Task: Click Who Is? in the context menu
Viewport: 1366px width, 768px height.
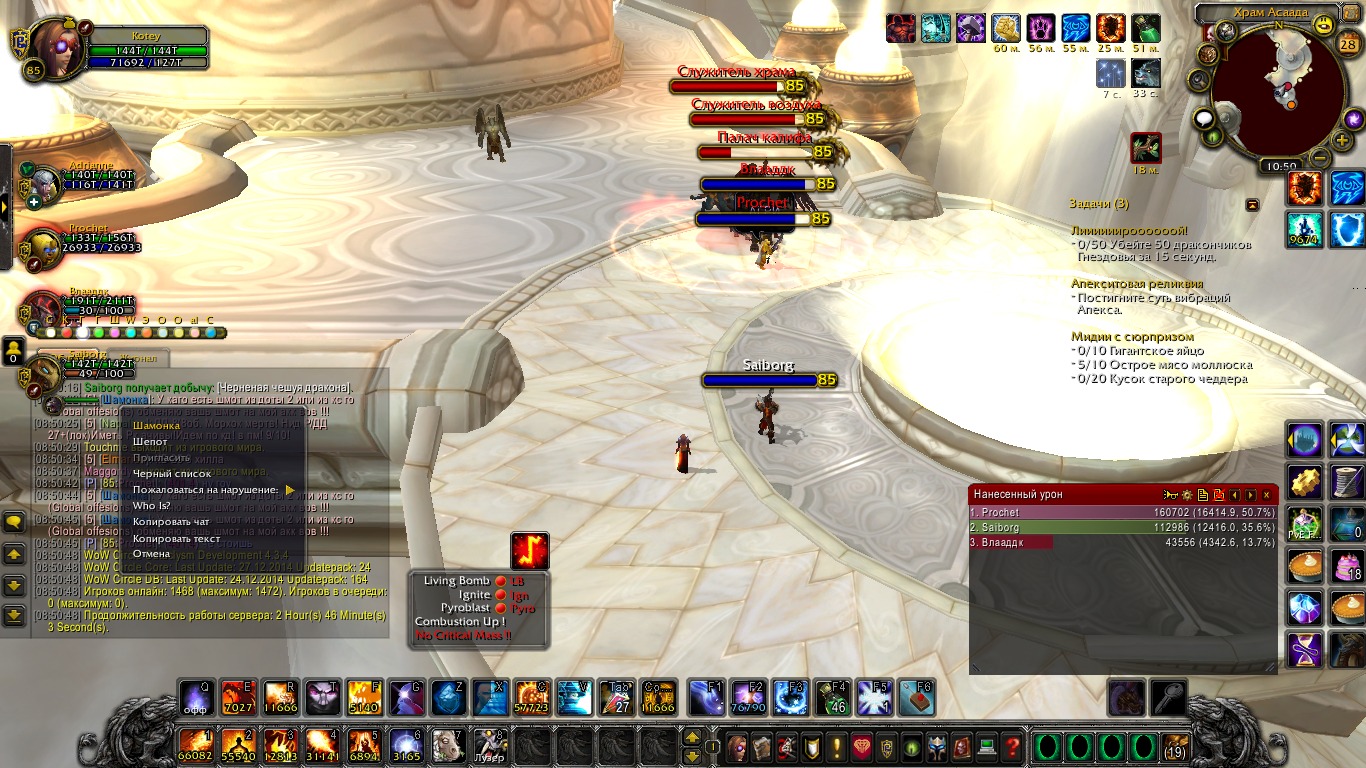Action: point(152,506)
